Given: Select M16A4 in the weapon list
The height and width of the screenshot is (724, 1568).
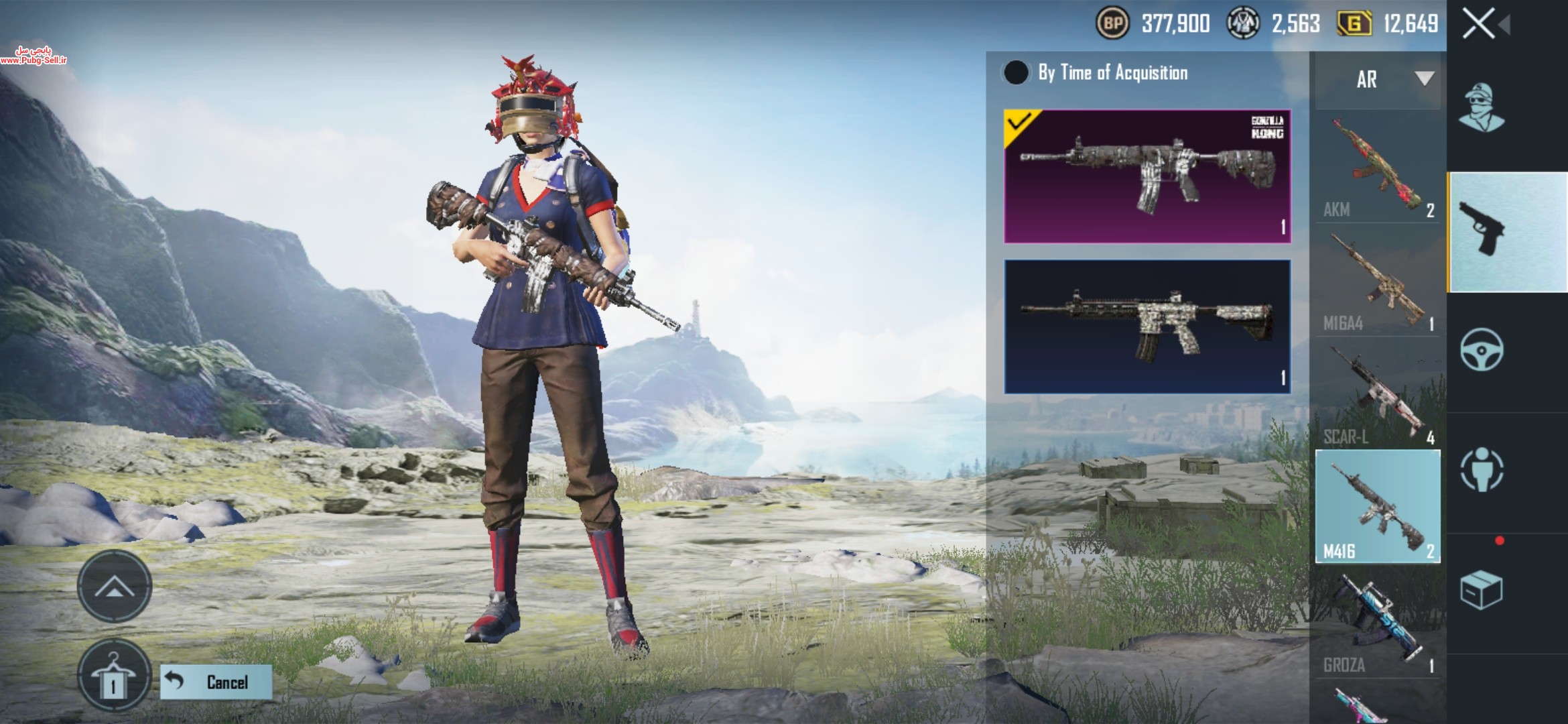Looking at the screenshot, I should point(1378,282).
